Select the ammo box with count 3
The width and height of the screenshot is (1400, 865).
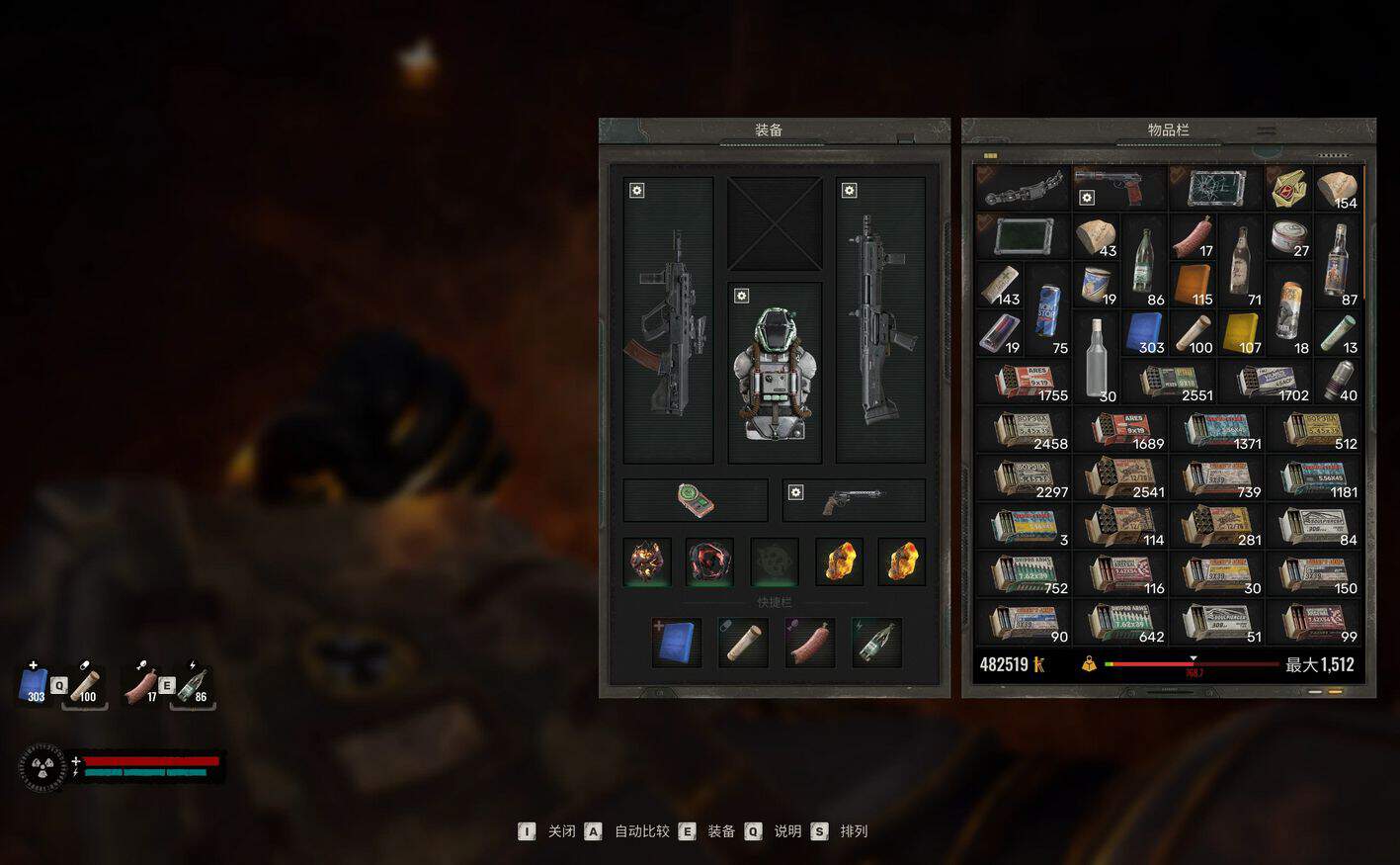pyautogui.click(x=1024, y=526)
